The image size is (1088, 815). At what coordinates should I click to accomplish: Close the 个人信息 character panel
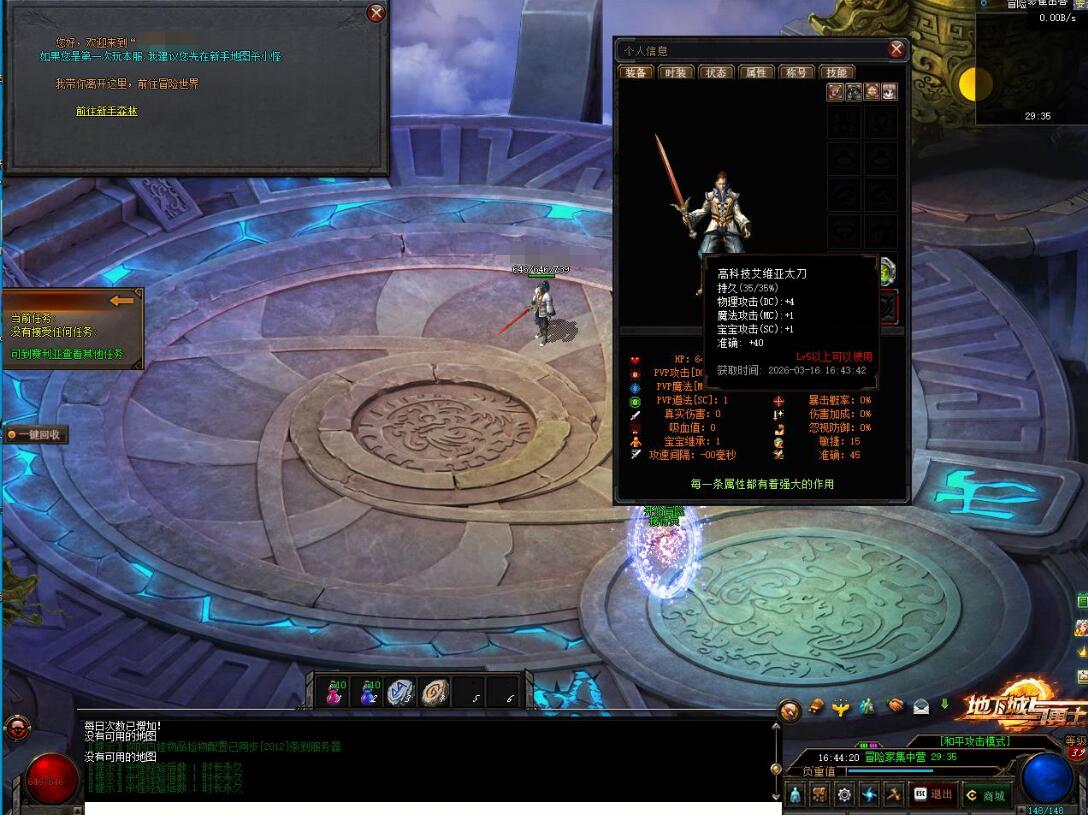coord(896,49)
